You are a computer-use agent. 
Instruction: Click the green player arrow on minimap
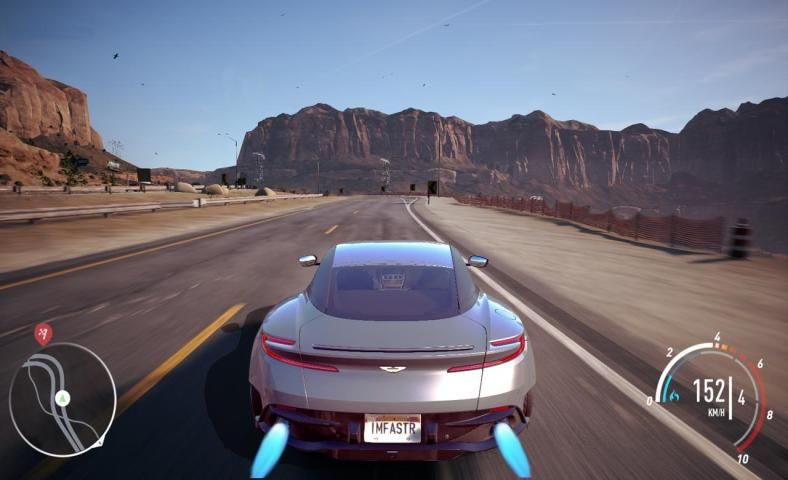point(63,398)
